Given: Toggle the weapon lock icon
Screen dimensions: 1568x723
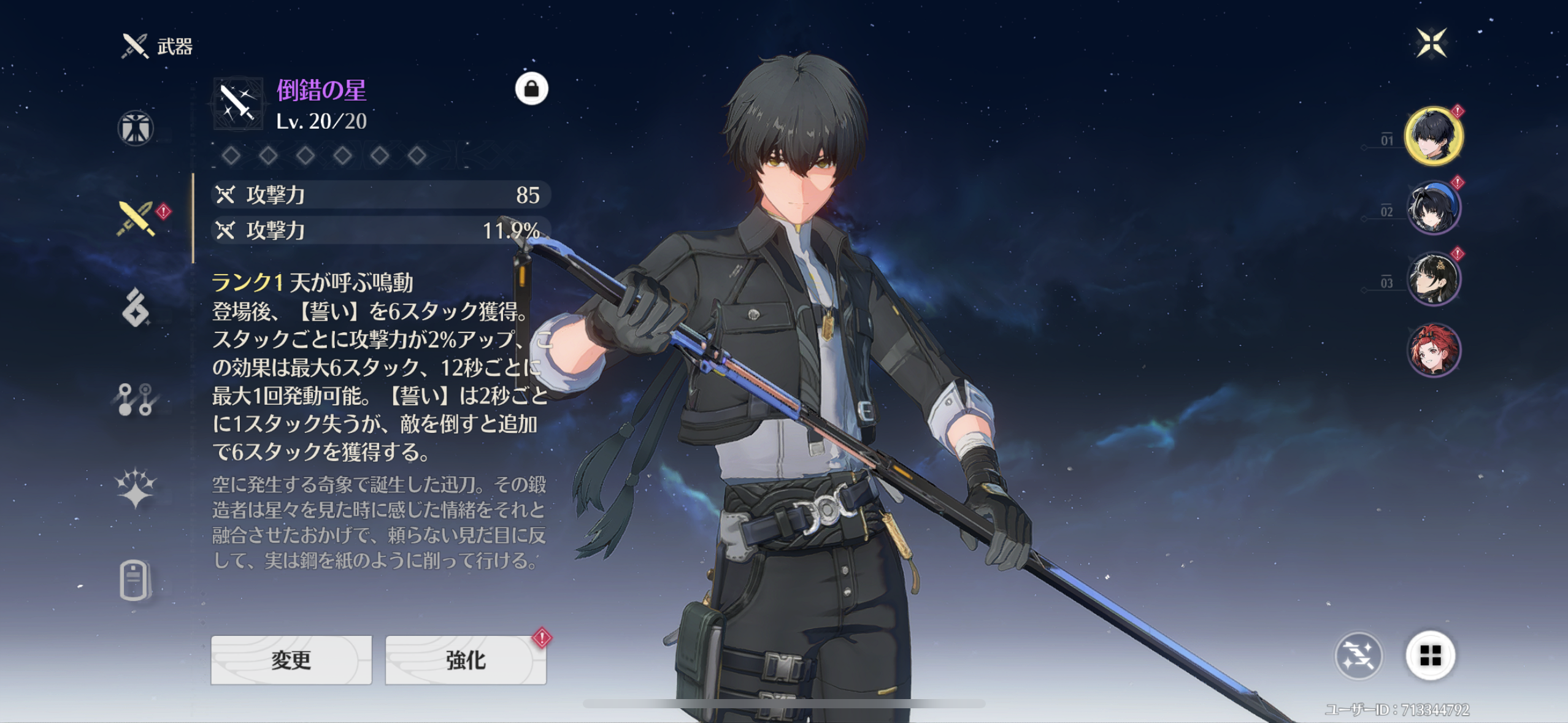Looking at the screenshot, I should coord(531,90).
